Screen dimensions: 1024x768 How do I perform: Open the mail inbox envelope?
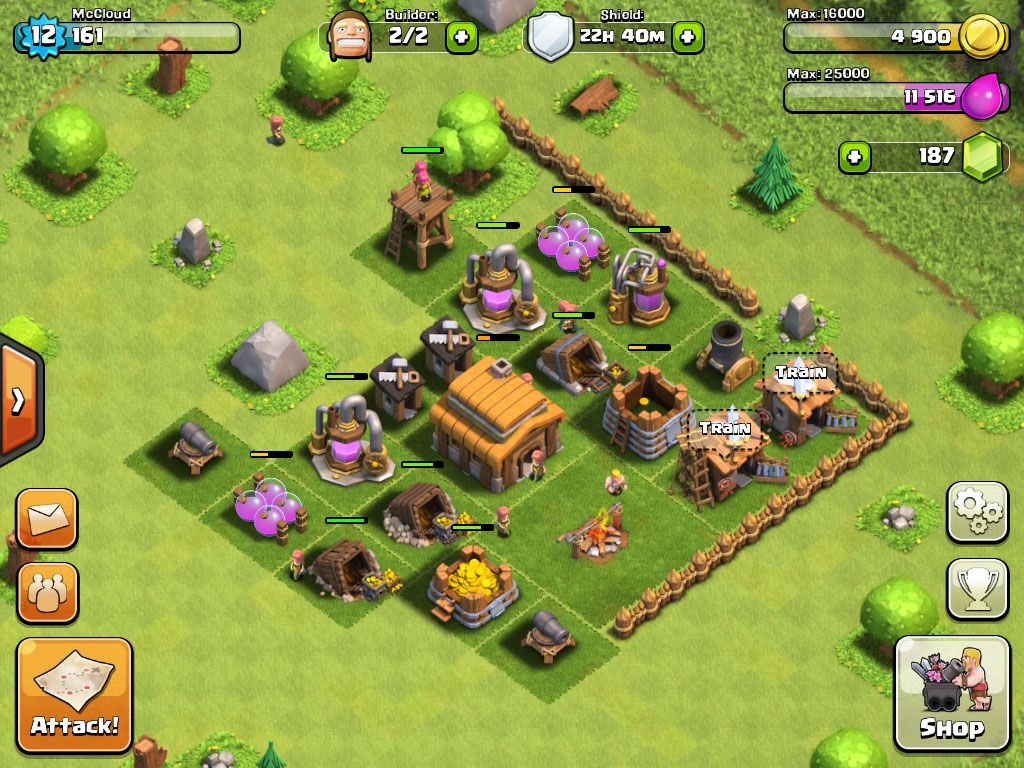click(x=46, y=519)
